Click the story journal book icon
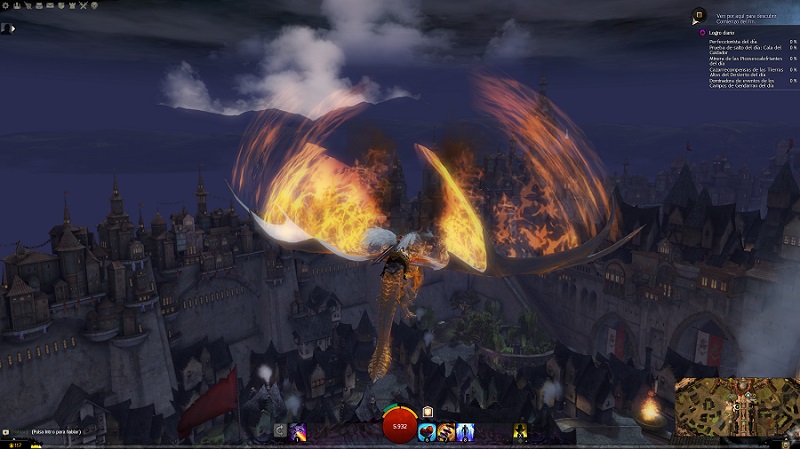800x449 pixels. (698, 17)
